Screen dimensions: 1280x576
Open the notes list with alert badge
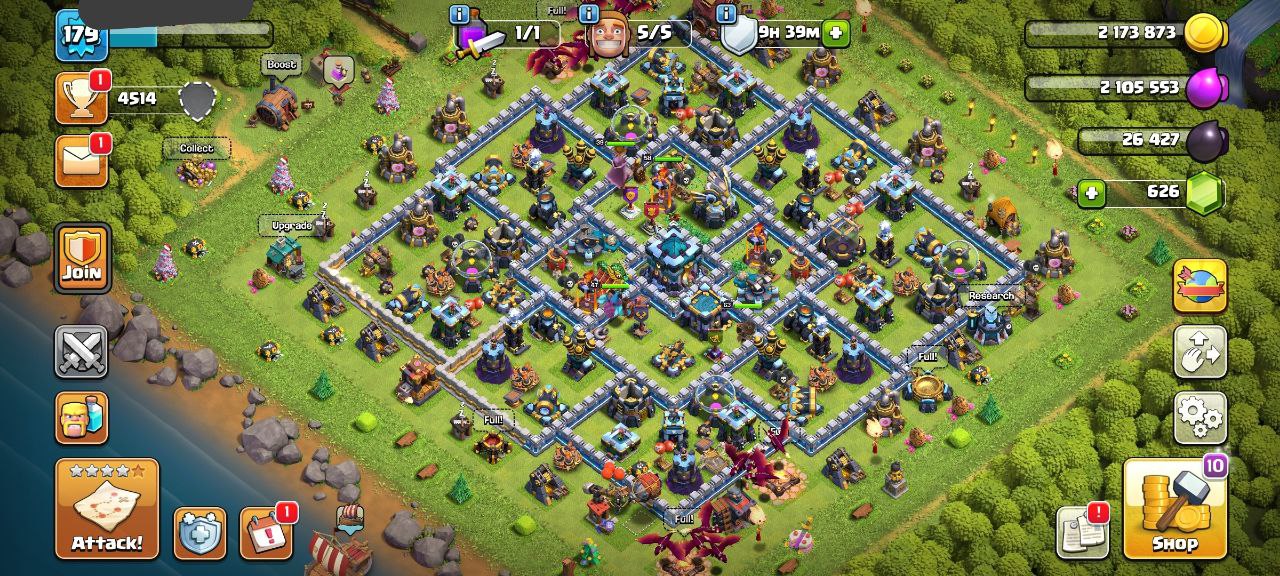pos(1082,533)
